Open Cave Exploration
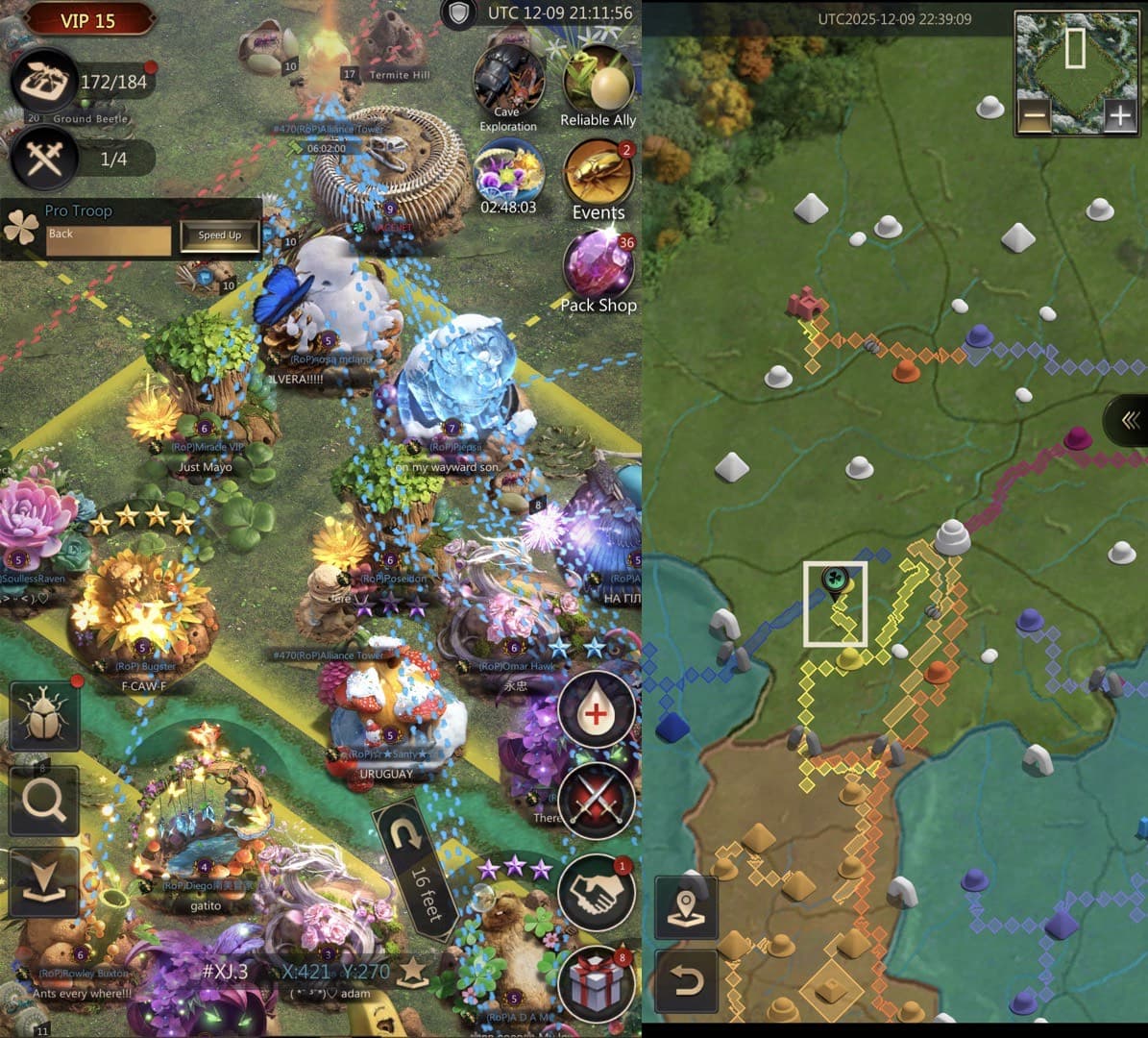 tap(508, 86)
